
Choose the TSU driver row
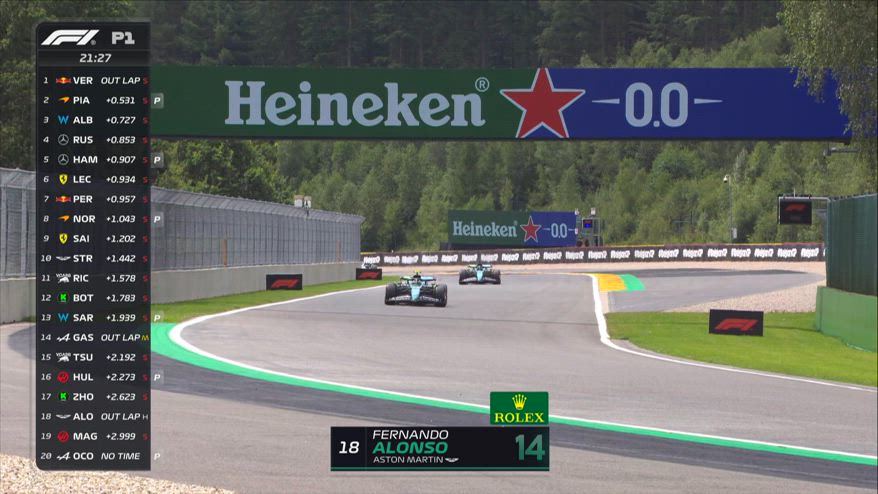tap(94, 357)
